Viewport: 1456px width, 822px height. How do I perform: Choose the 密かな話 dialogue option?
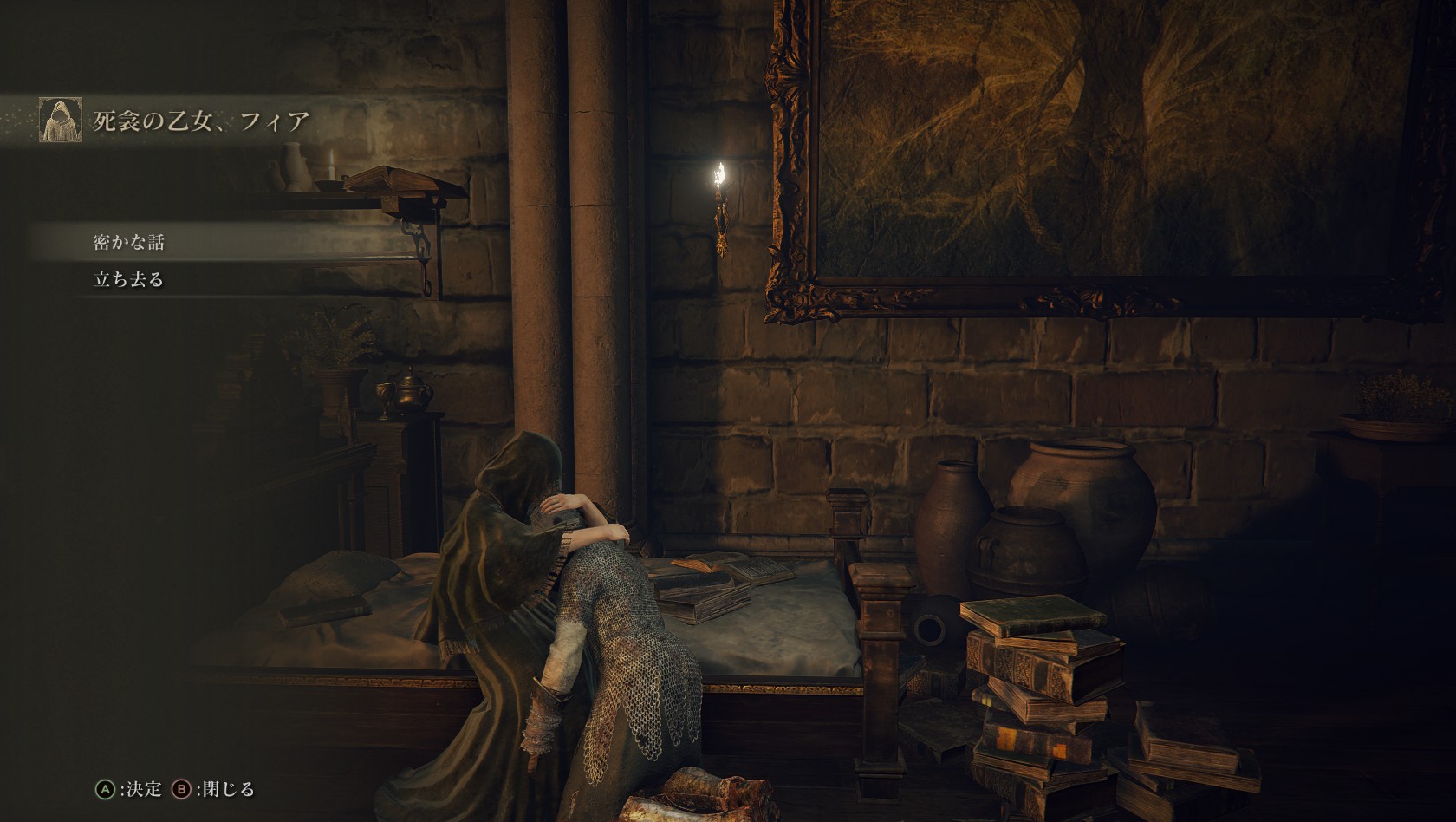129,242
